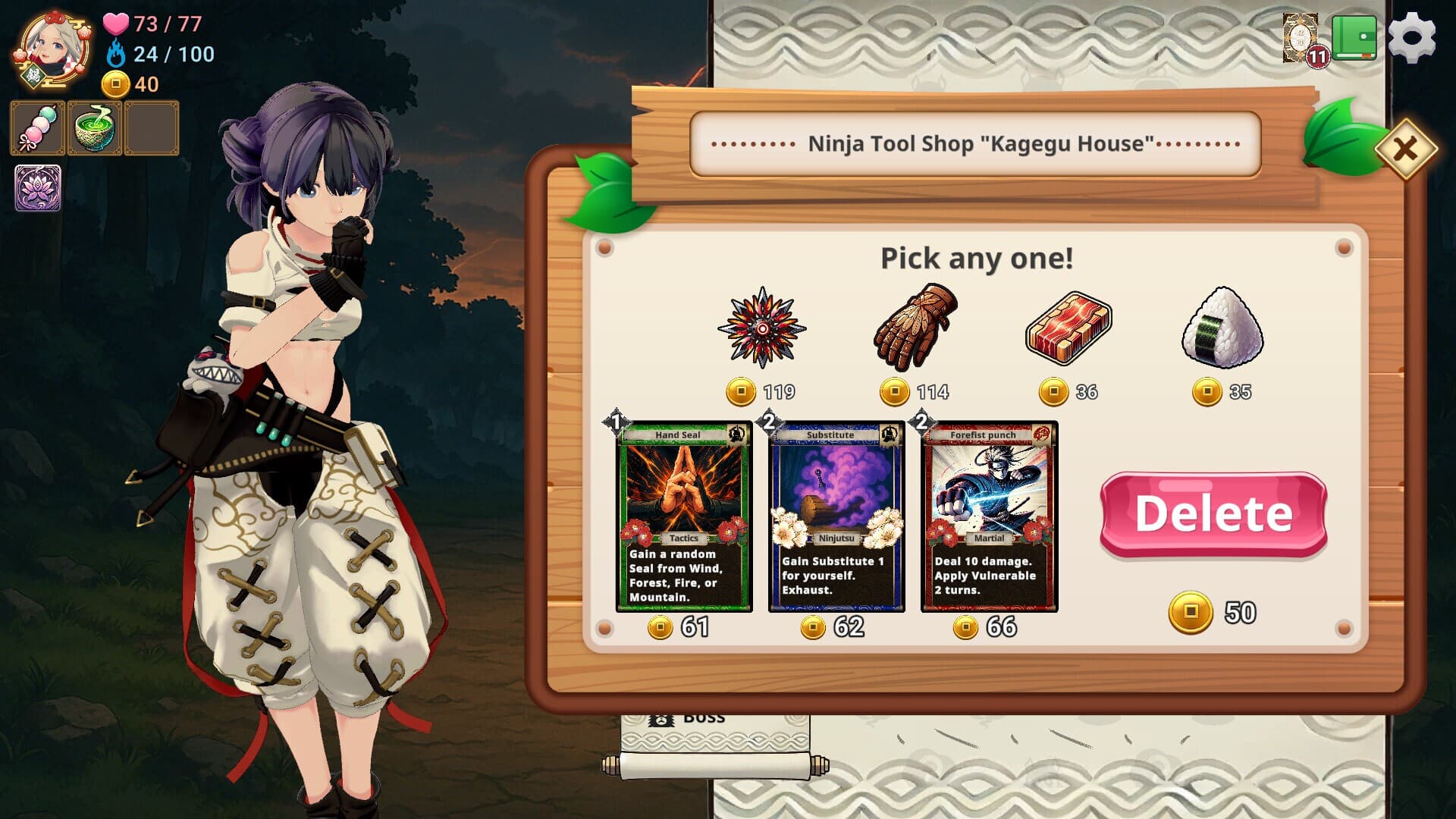Purchase the onigiri rice ball for 35

1222,328
